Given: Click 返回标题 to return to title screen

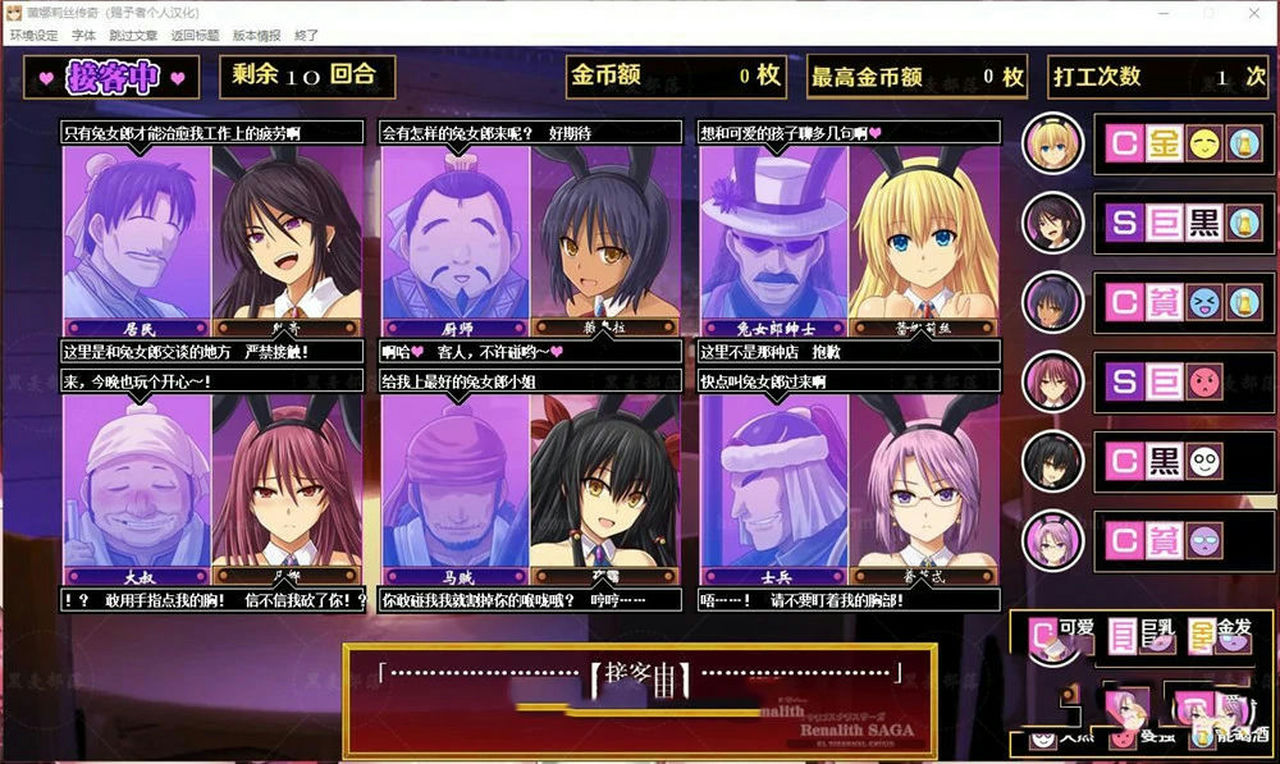Looking at the screenshot, I should tap(194, 34).
